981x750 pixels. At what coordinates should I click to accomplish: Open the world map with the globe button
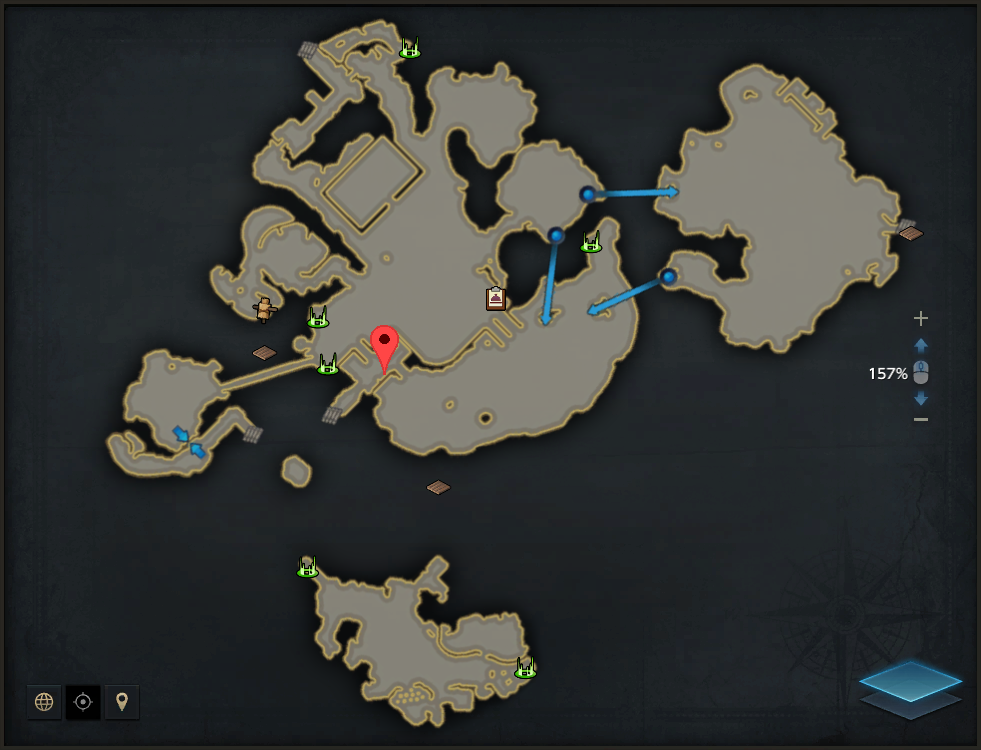[x=44, y=702]
